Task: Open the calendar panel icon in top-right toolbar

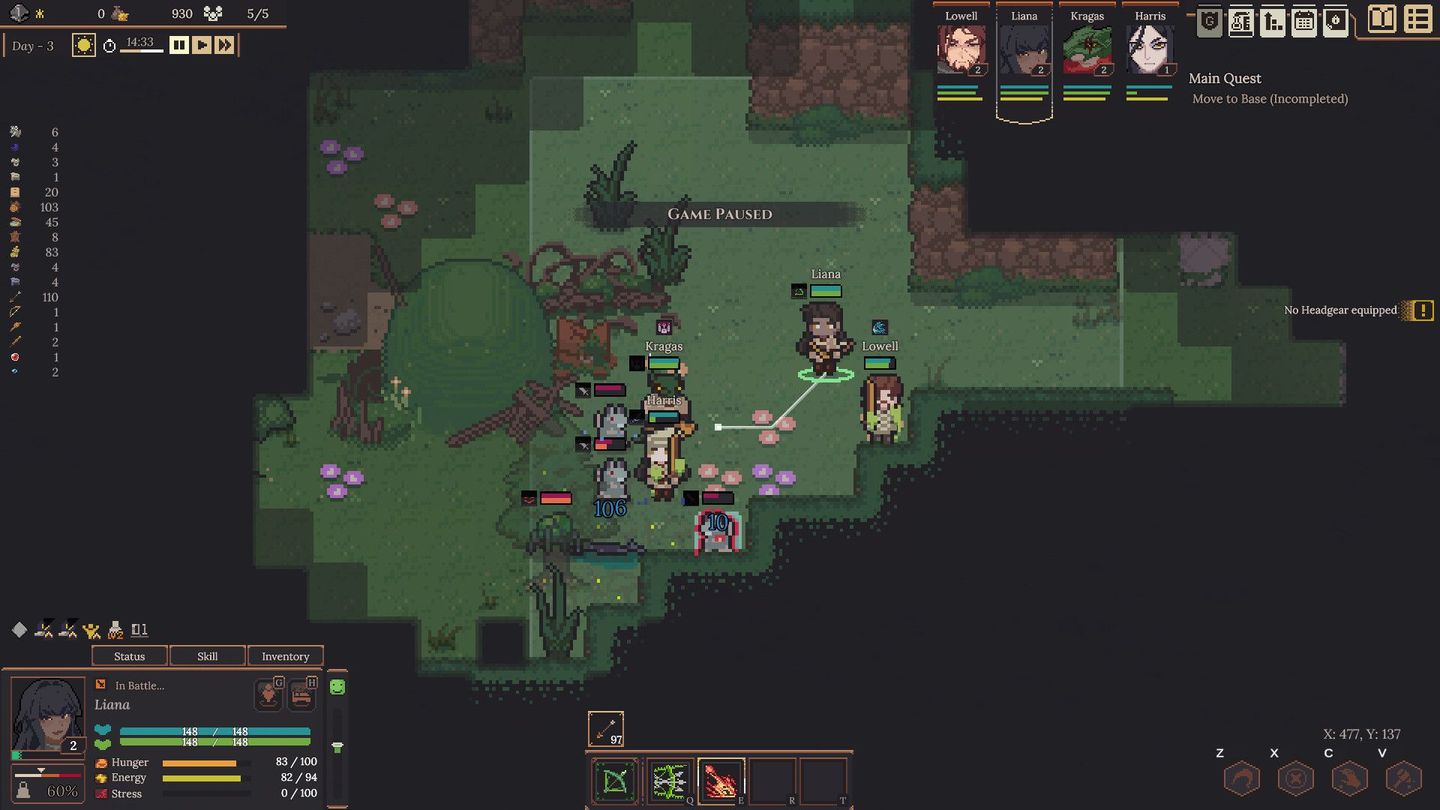Action: pos(1304,20)
